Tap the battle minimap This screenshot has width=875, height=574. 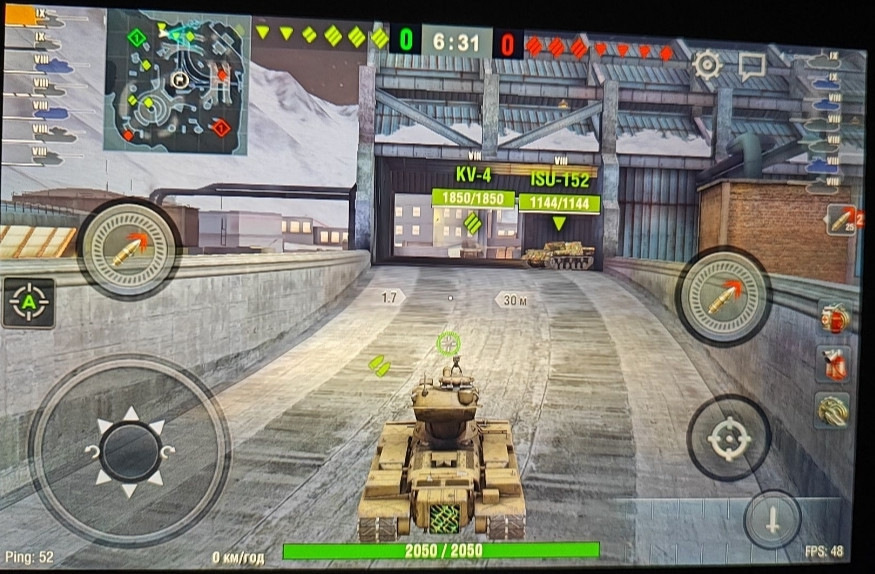[x=176, y=82]
